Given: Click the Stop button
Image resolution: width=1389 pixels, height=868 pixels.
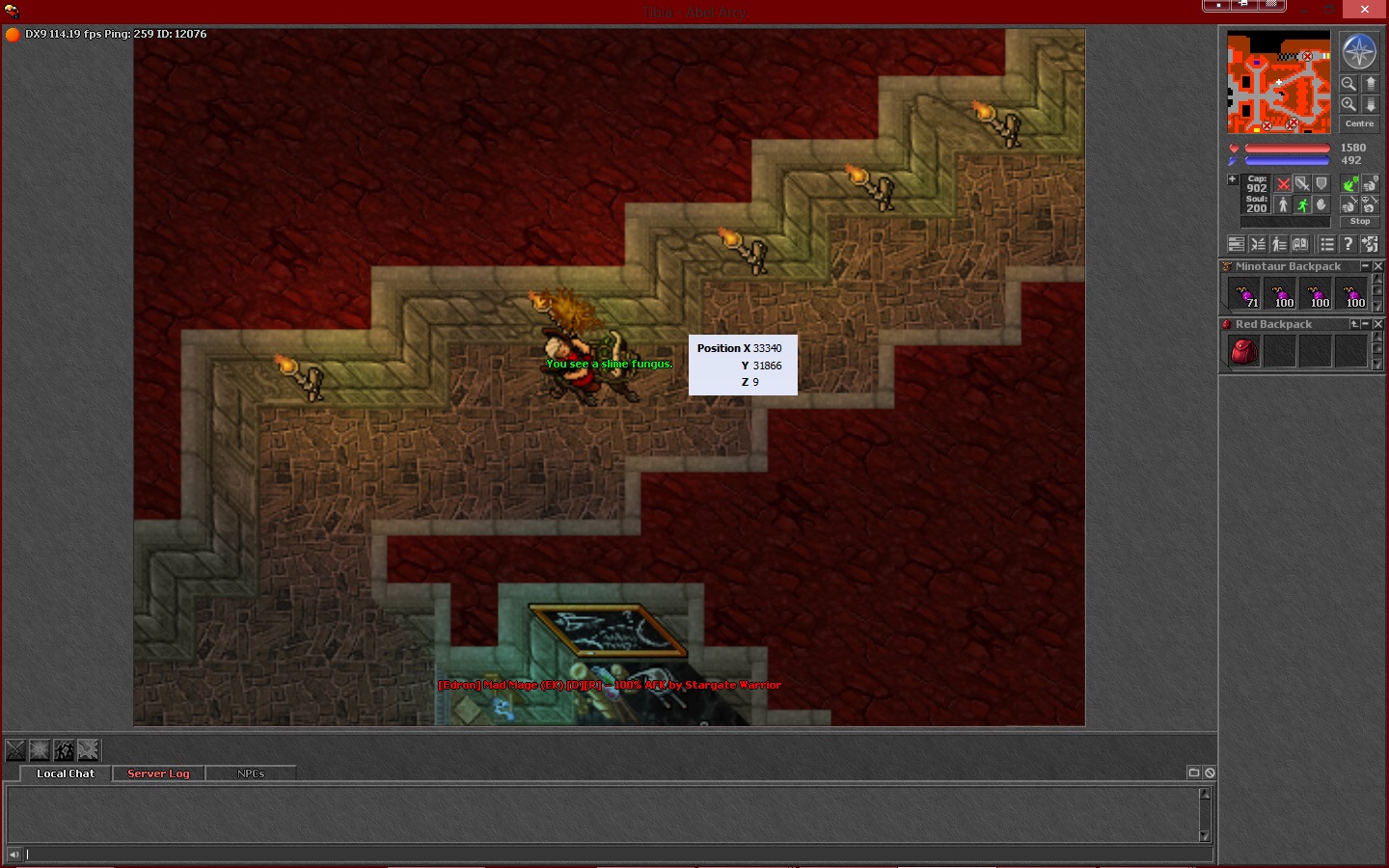Looking at the screenshot, I should [1359, 222].
